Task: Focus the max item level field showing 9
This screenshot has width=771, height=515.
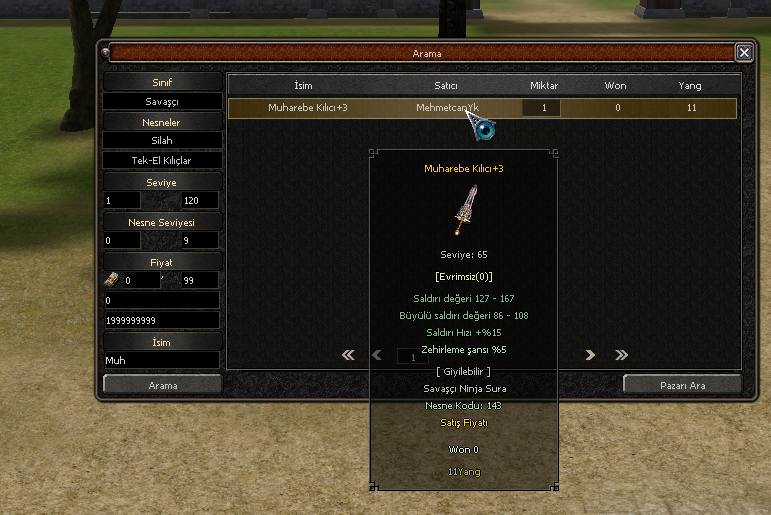Action: (200, 240)
